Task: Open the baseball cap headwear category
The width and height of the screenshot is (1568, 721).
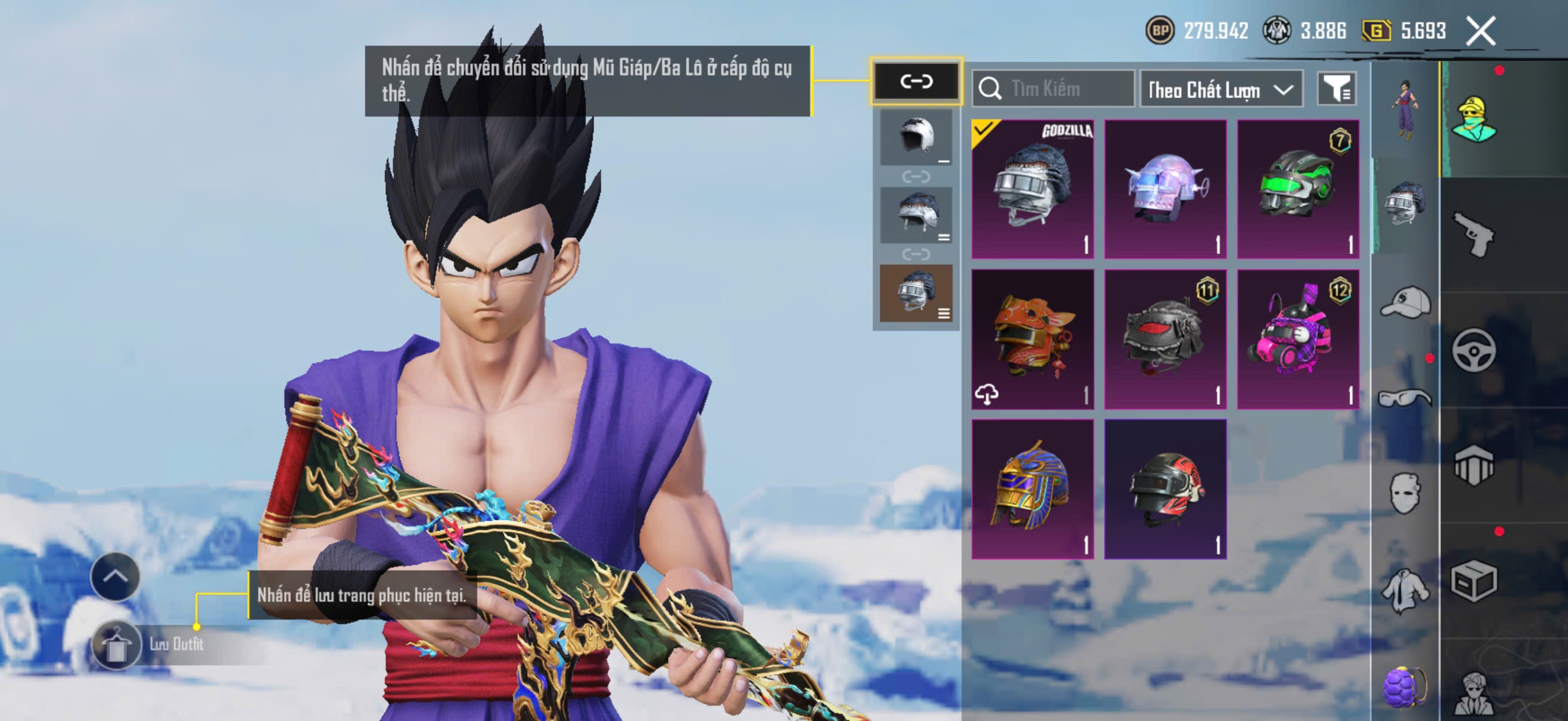Action: point(1405,303)
